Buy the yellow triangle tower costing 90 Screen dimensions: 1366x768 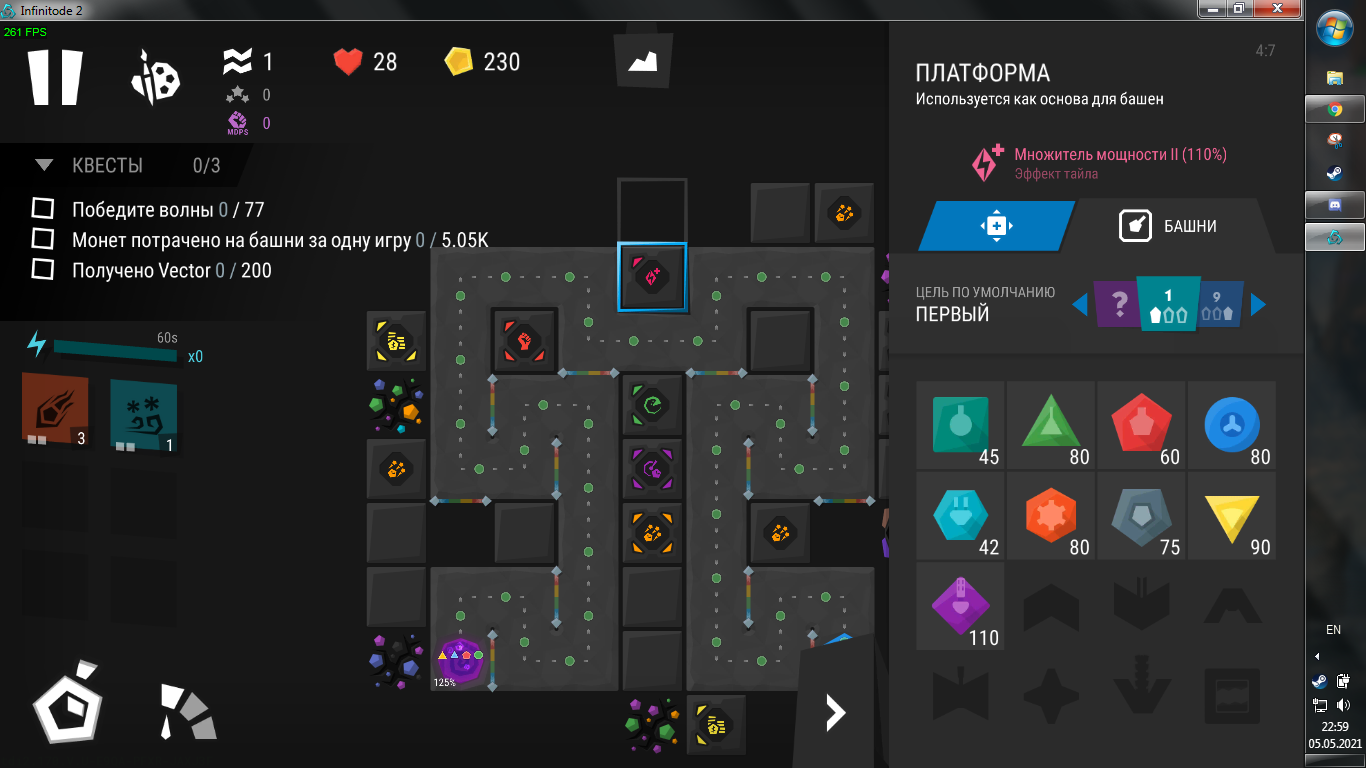tap(1231, 516)
